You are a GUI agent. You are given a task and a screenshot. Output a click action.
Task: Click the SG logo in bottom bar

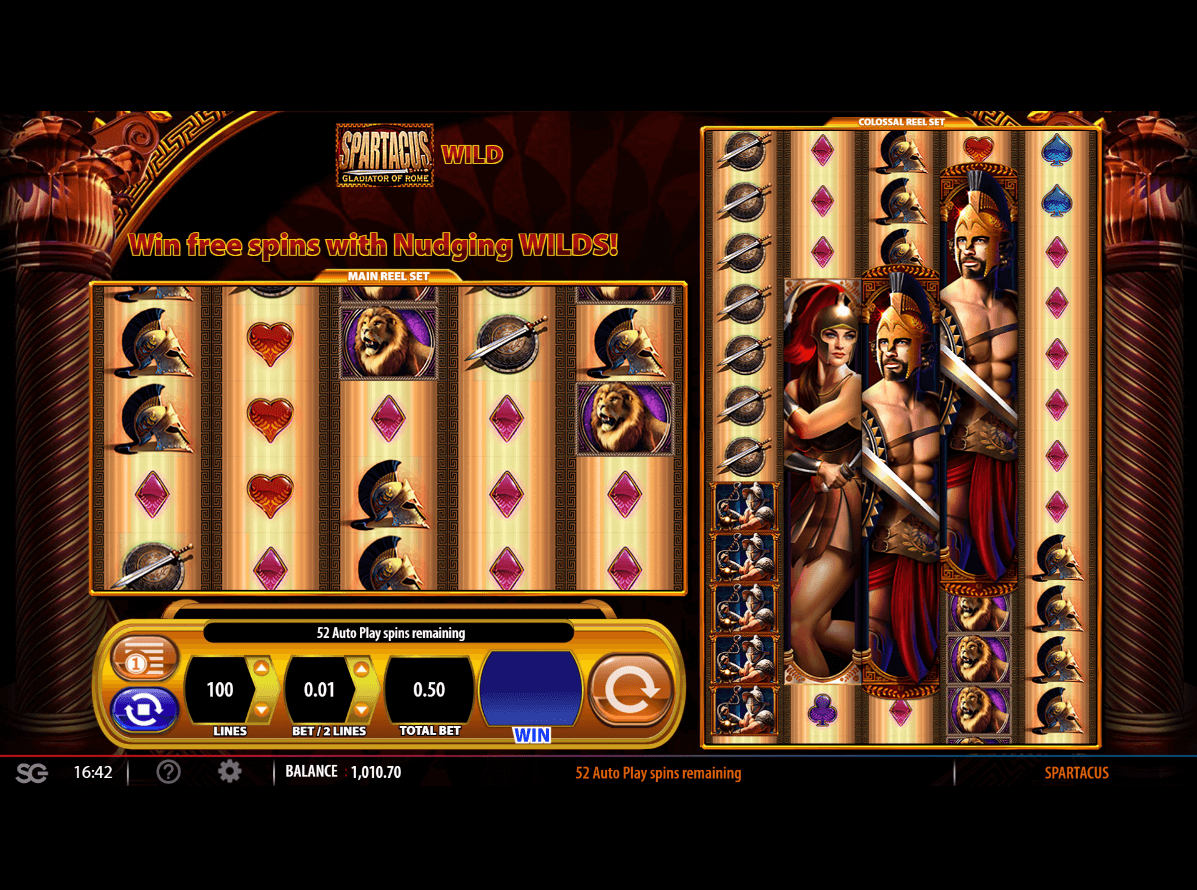[x=32, y=773]
